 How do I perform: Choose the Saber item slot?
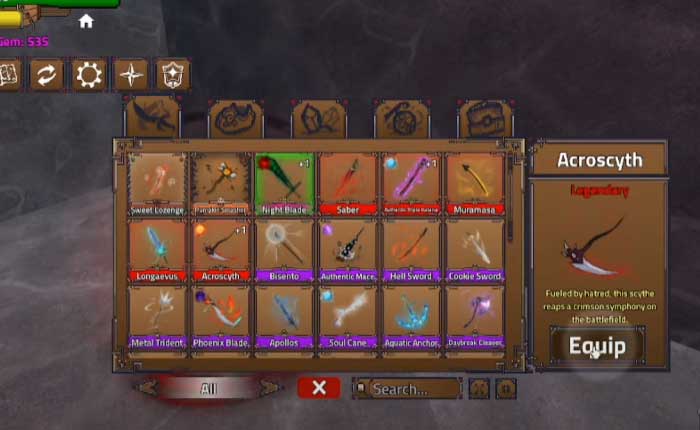coord(348,183)
